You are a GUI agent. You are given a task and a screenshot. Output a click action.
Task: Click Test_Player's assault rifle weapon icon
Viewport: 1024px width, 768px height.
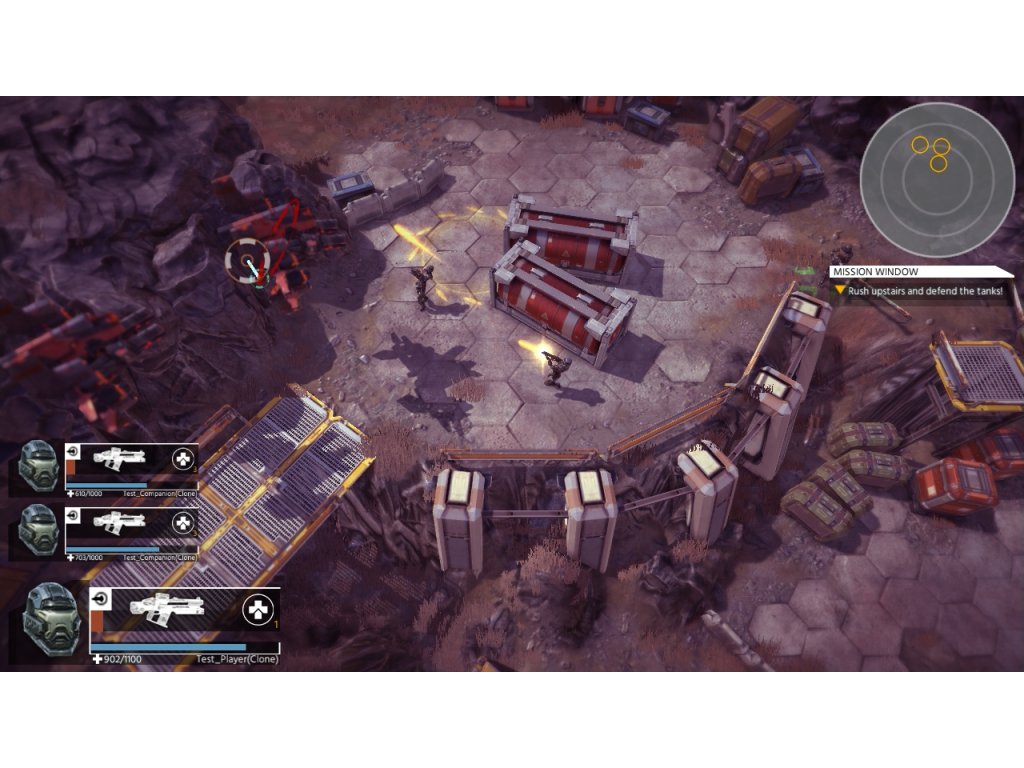[166, 607]
